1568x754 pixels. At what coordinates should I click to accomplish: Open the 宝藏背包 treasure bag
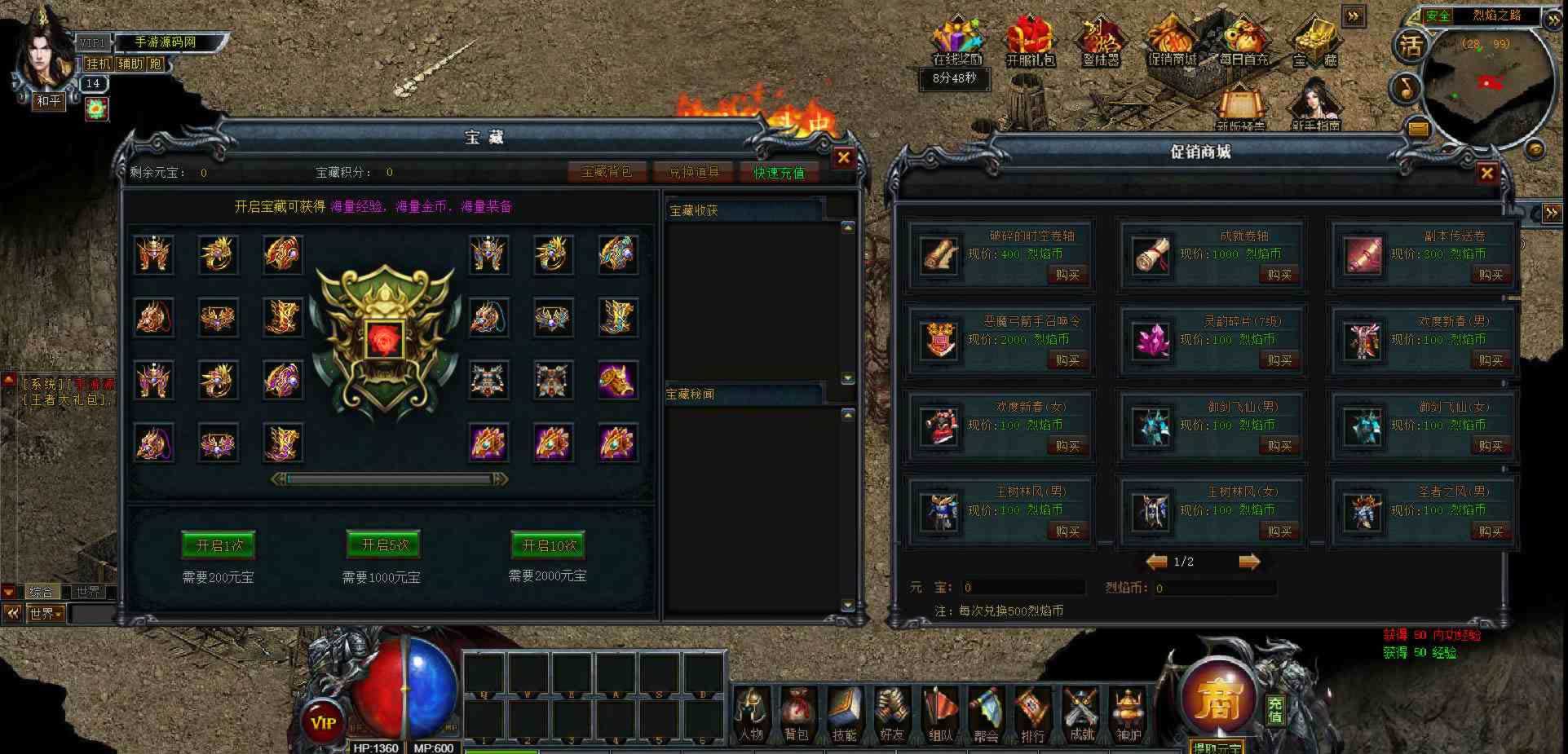tap(607, 172)
